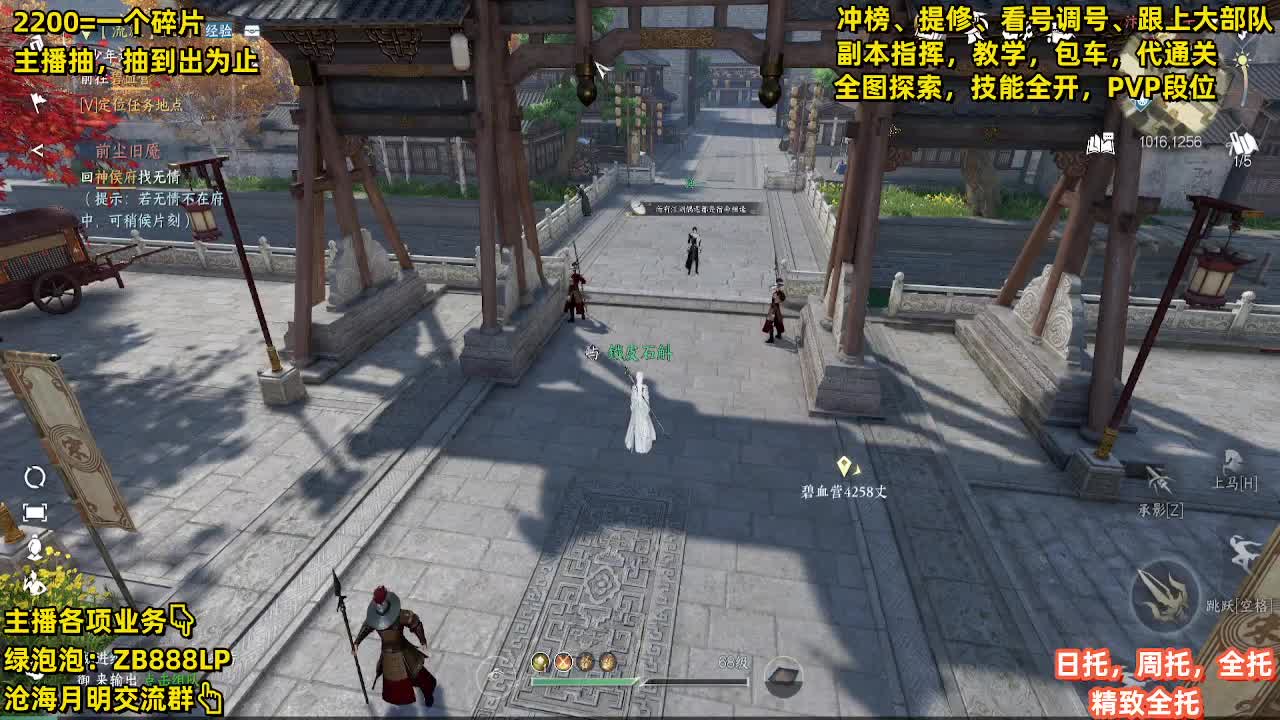Click the coin item icon in the hotbar
This screenshot has width=1280, height=720.
[x=608, y=662]
